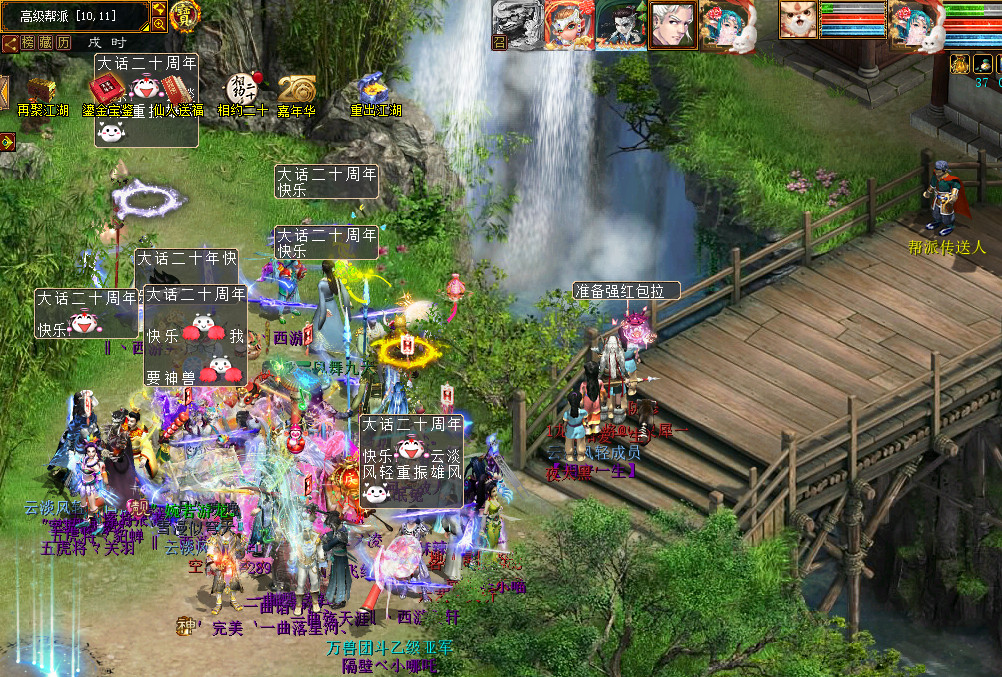Open the 榜 rankings button
The image size is (1002, 677).
tap(28, 43)
